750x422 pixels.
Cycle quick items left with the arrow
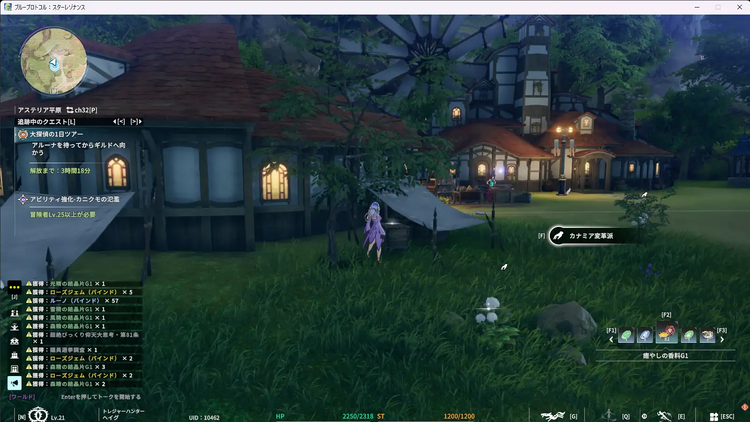[x=611, y=338]
